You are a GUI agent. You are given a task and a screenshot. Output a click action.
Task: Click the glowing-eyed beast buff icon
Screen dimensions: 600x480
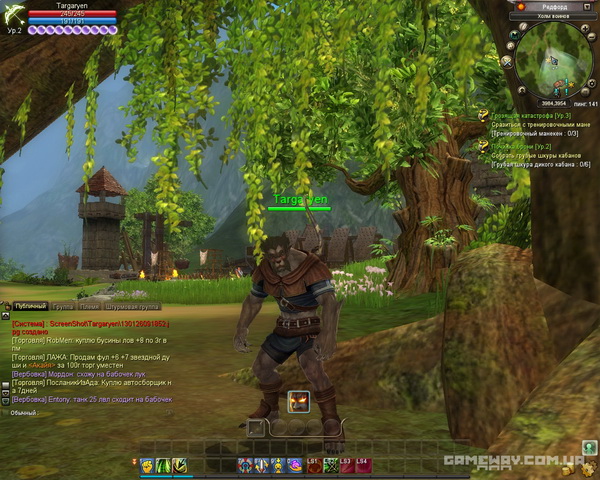[x=298, y=402]
